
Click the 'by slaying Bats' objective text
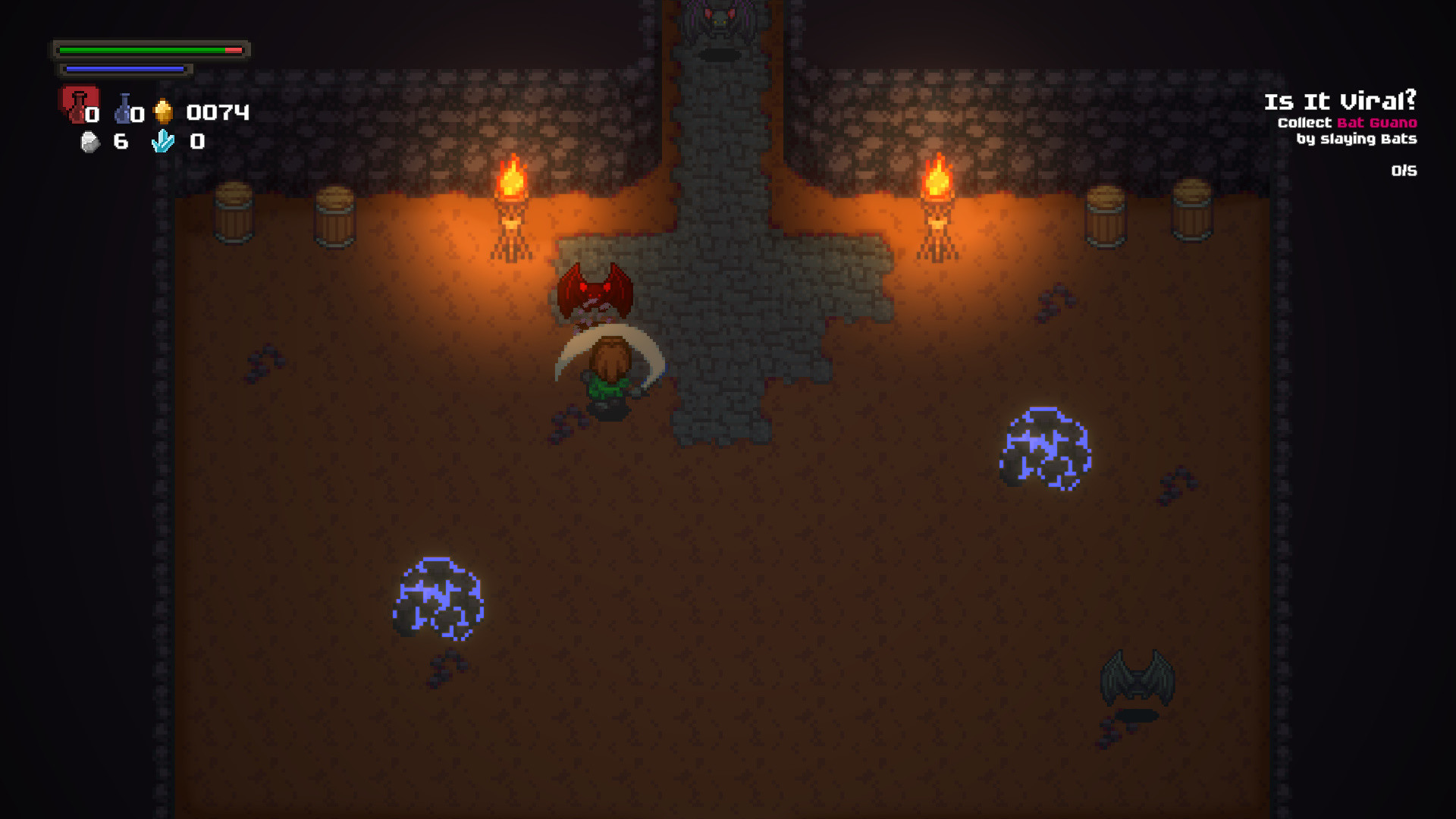[1357, 140]
